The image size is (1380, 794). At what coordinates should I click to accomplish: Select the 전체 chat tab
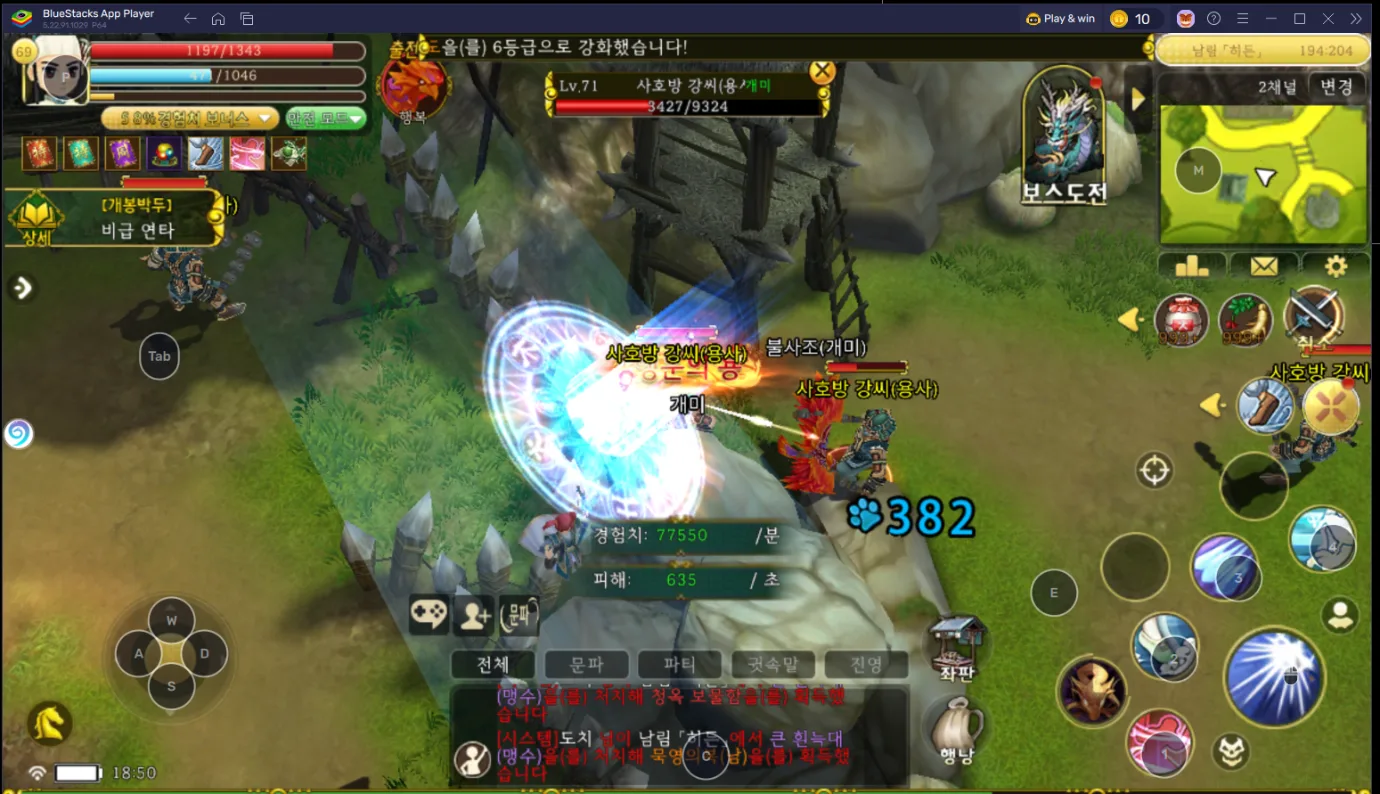[493, 664]
